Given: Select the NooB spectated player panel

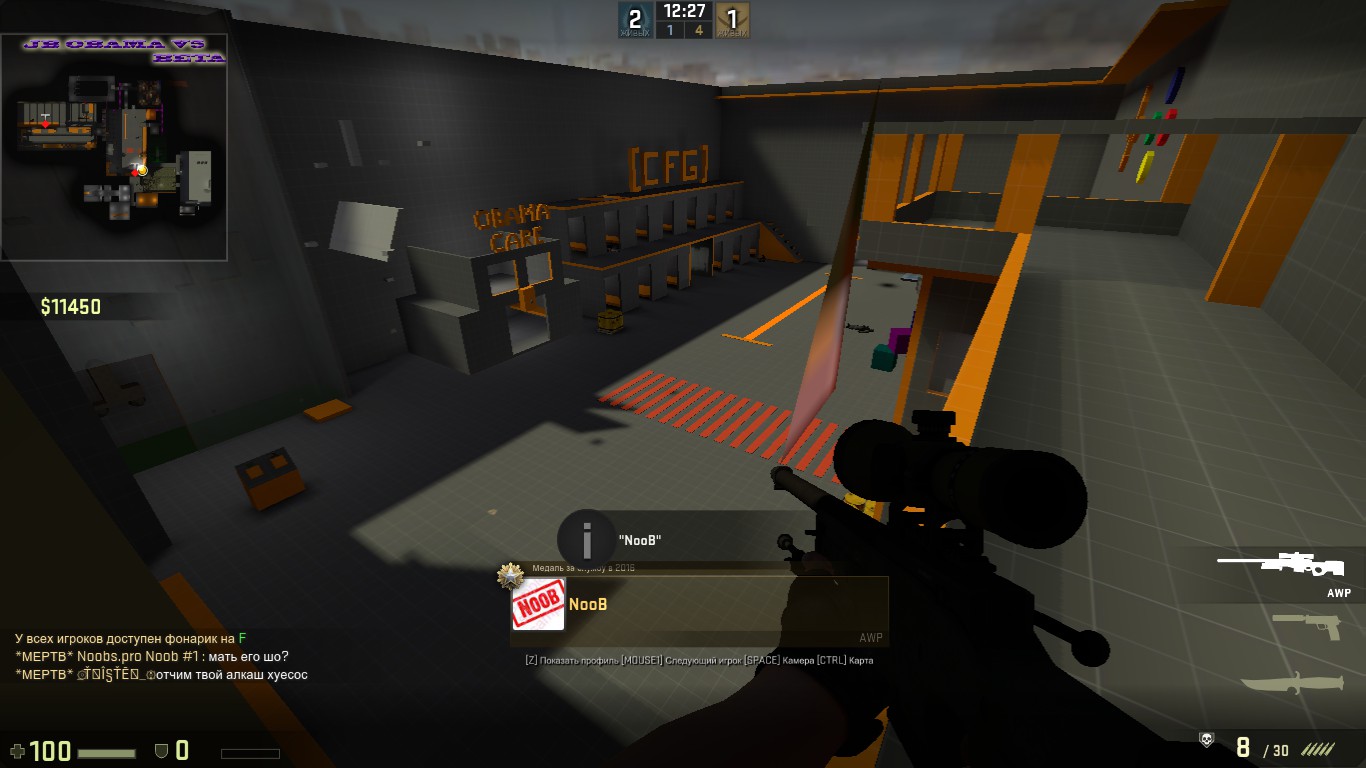Looking at the screenshot, I should tap(700, 605).
